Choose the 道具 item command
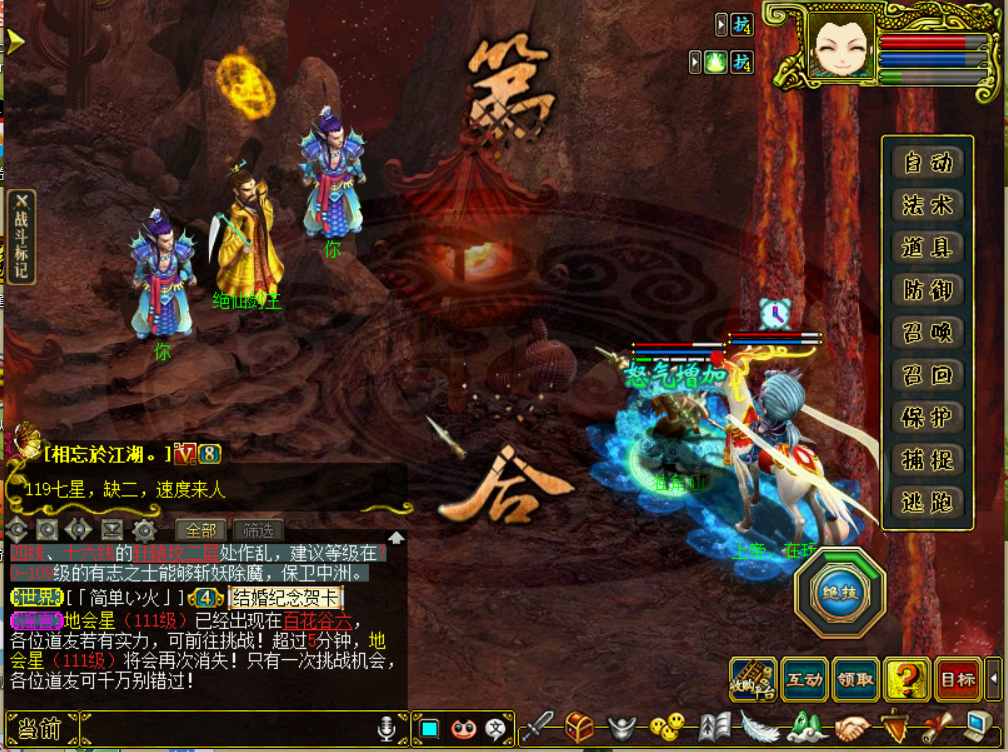The width and height of the screenshot is (1008, 752). (927, 247)
